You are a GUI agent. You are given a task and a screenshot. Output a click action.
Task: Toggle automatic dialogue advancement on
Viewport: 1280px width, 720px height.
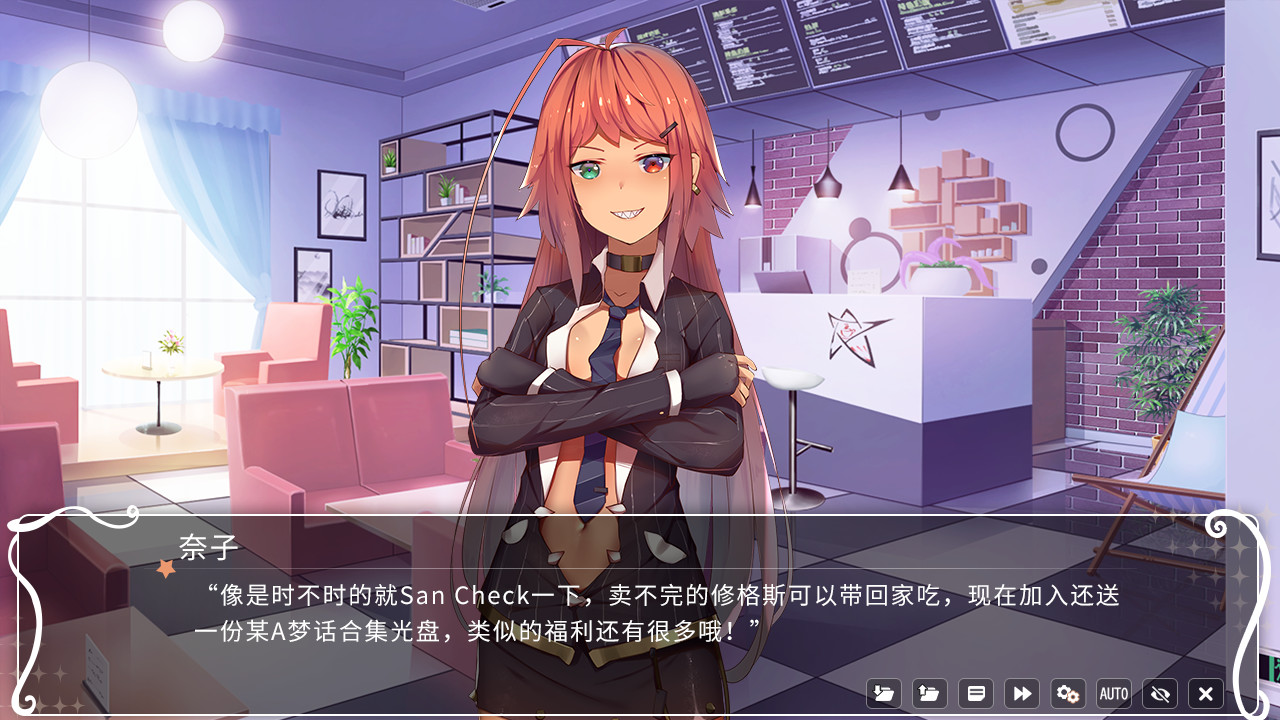[1112, 693]
